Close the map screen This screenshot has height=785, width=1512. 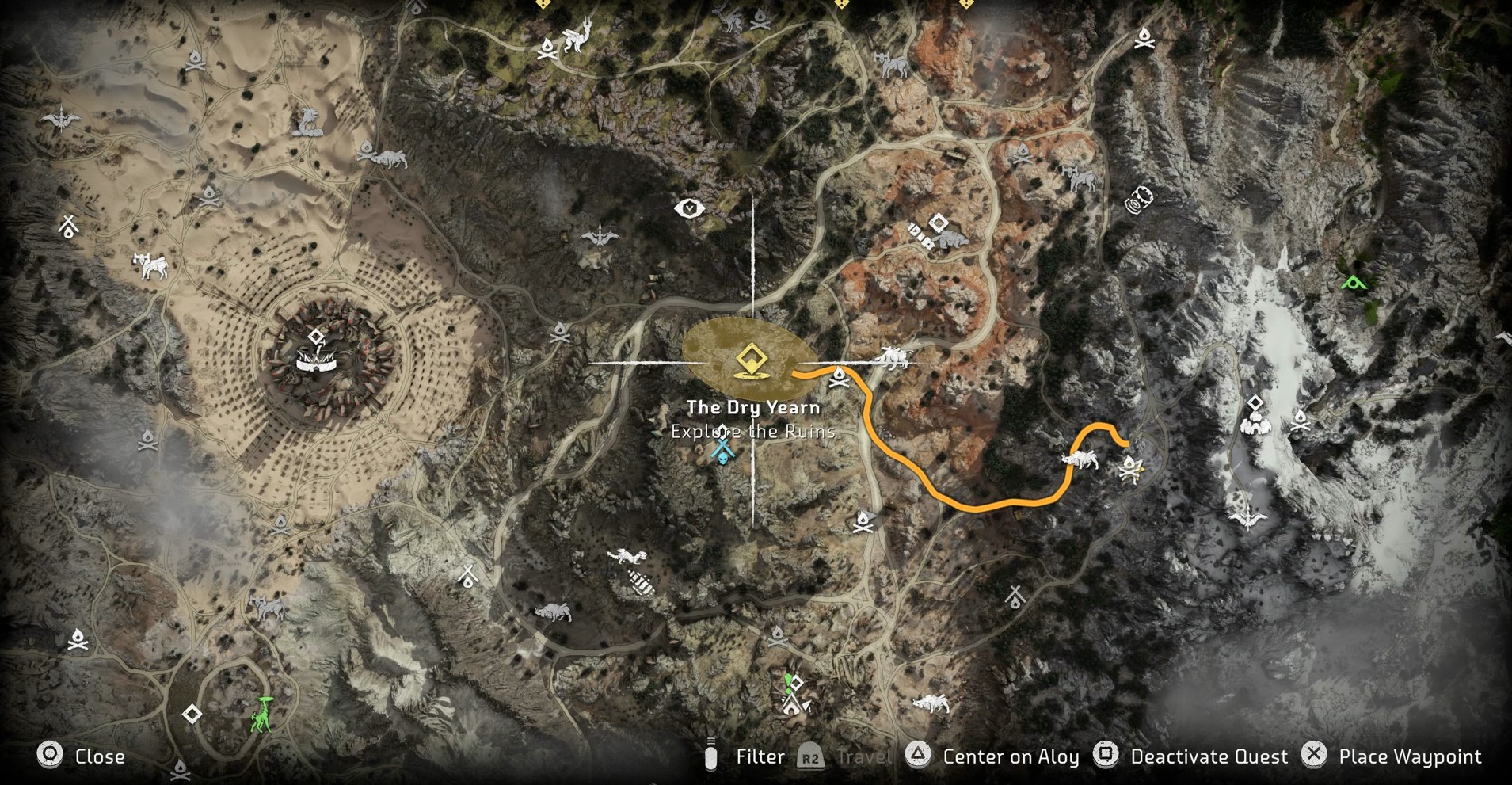click(99, 757)
